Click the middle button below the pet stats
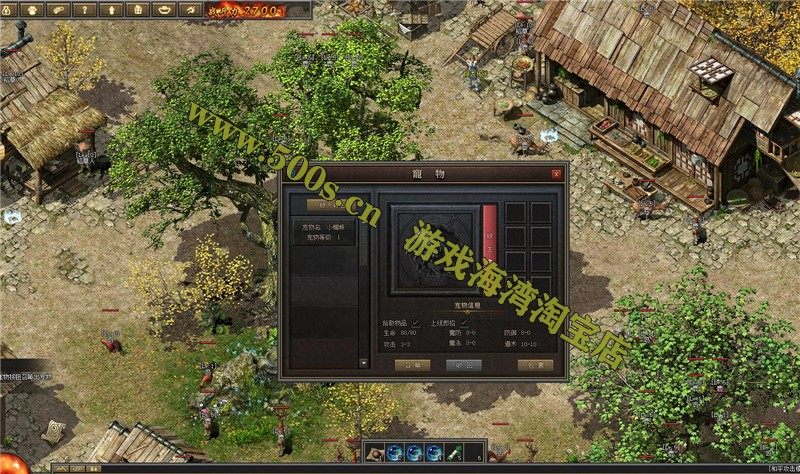 pyautogui.click(x=463, y=365)
